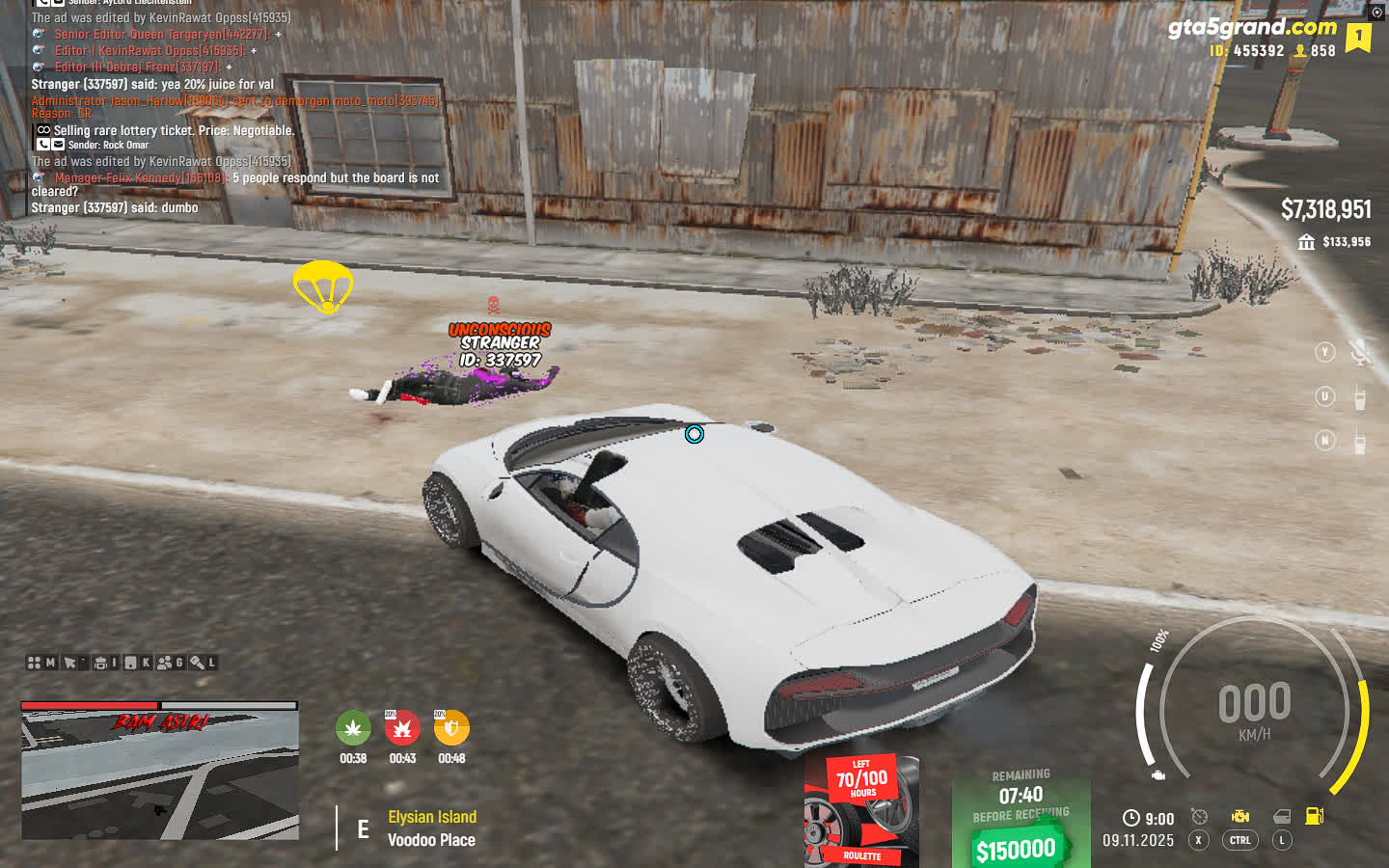The image size is (1389, 868).
Task: Toggle the muted microphone icon
Action: 1360,353
